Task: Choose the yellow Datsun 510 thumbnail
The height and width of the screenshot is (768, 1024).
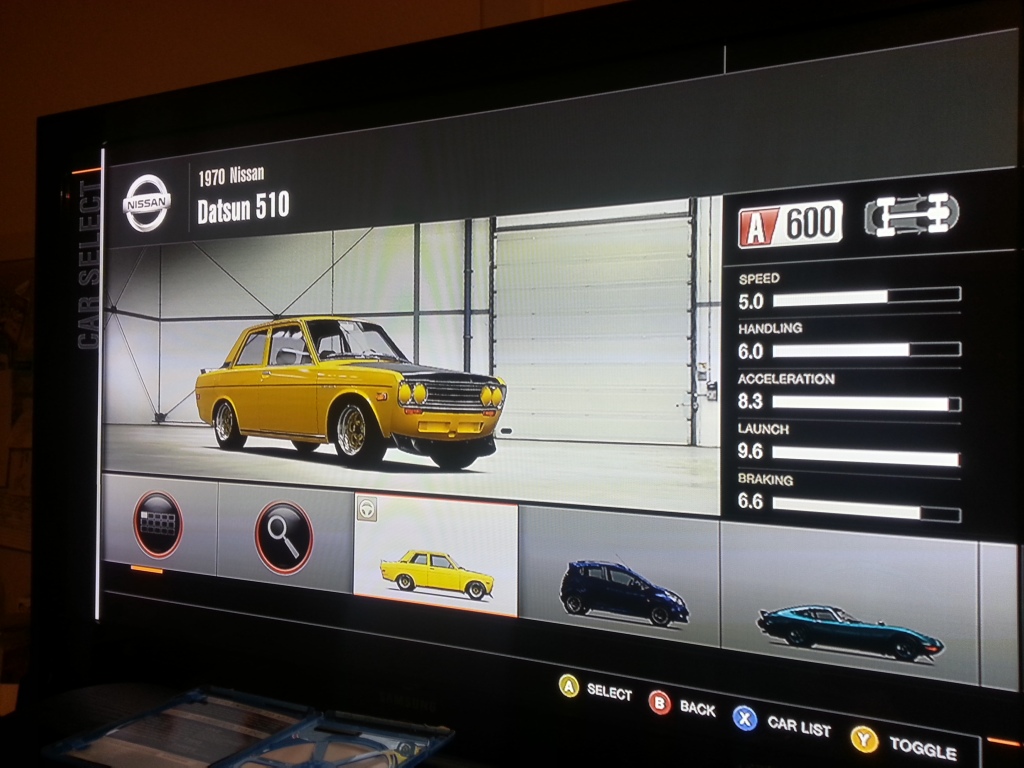Action: tap(436, 558)
